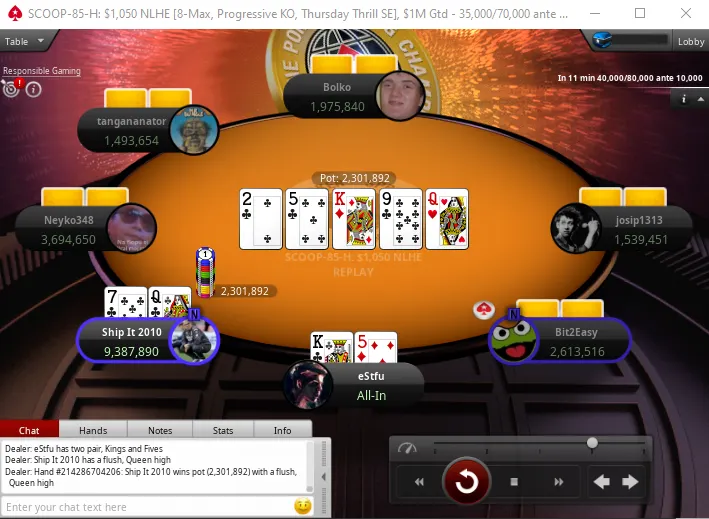Adjust the replay speed slider
Screen dimensions: 709x519
(x=592, y=442)
